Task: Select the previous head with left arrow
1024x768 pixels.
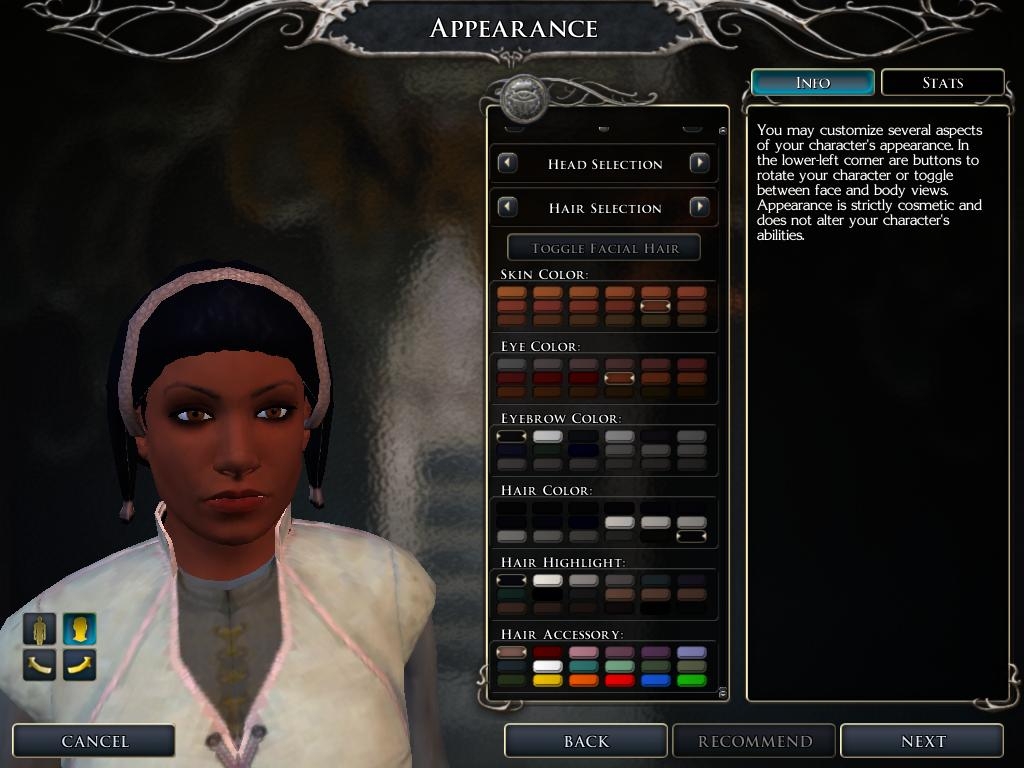Action: (x=508, y=163)
